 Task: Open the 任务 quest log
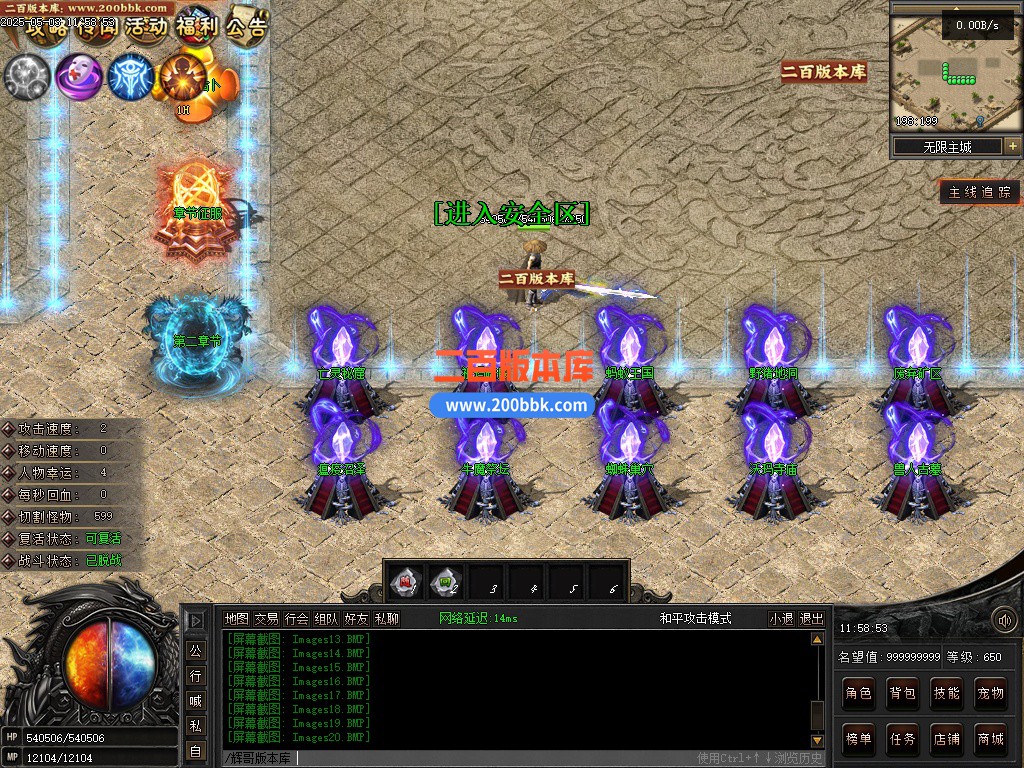coord(902,739)
